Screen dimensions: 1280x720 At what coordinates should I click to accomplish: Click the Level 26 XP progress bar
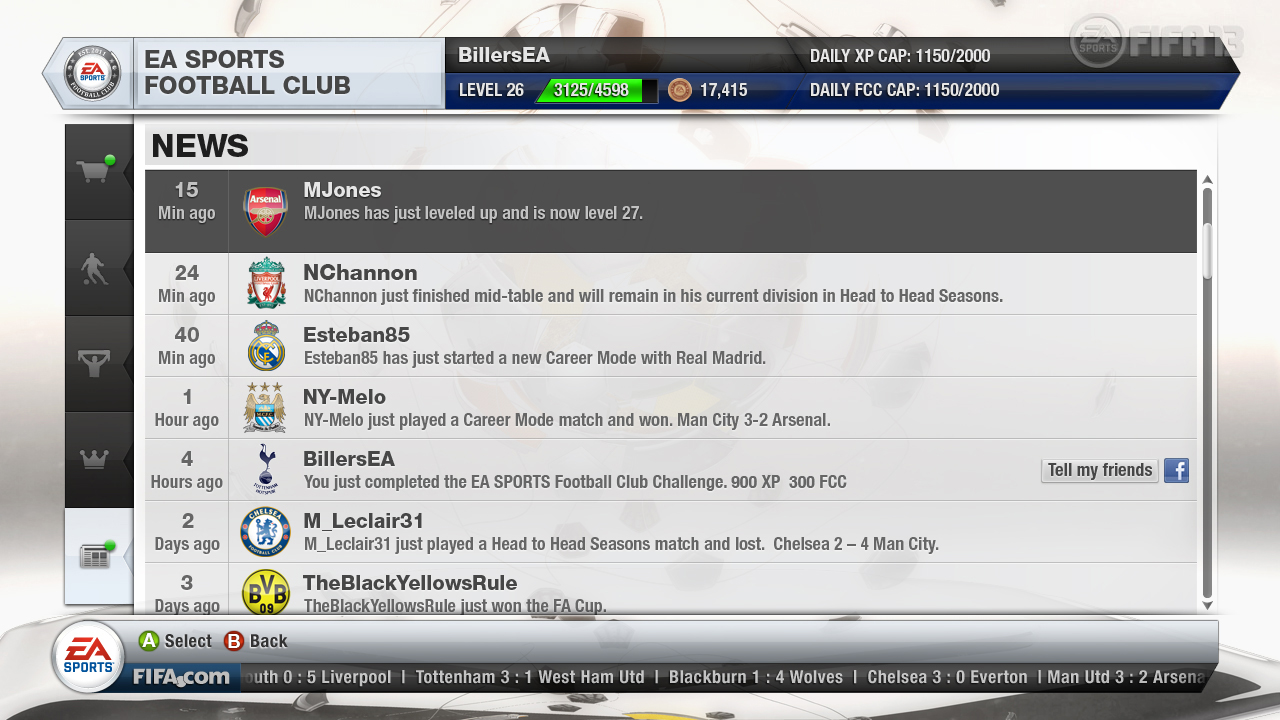click(596, 90)
